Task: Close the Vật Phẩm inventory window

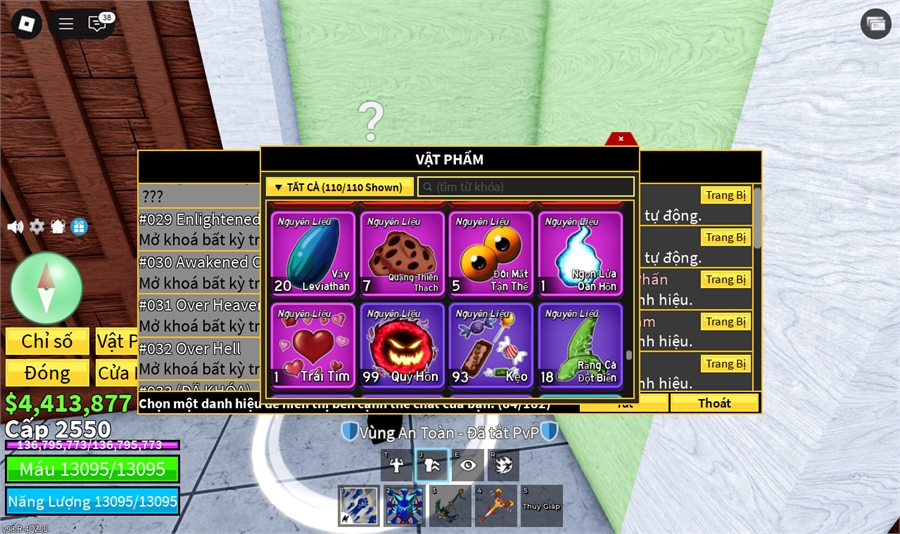Action: click(620, 139)
